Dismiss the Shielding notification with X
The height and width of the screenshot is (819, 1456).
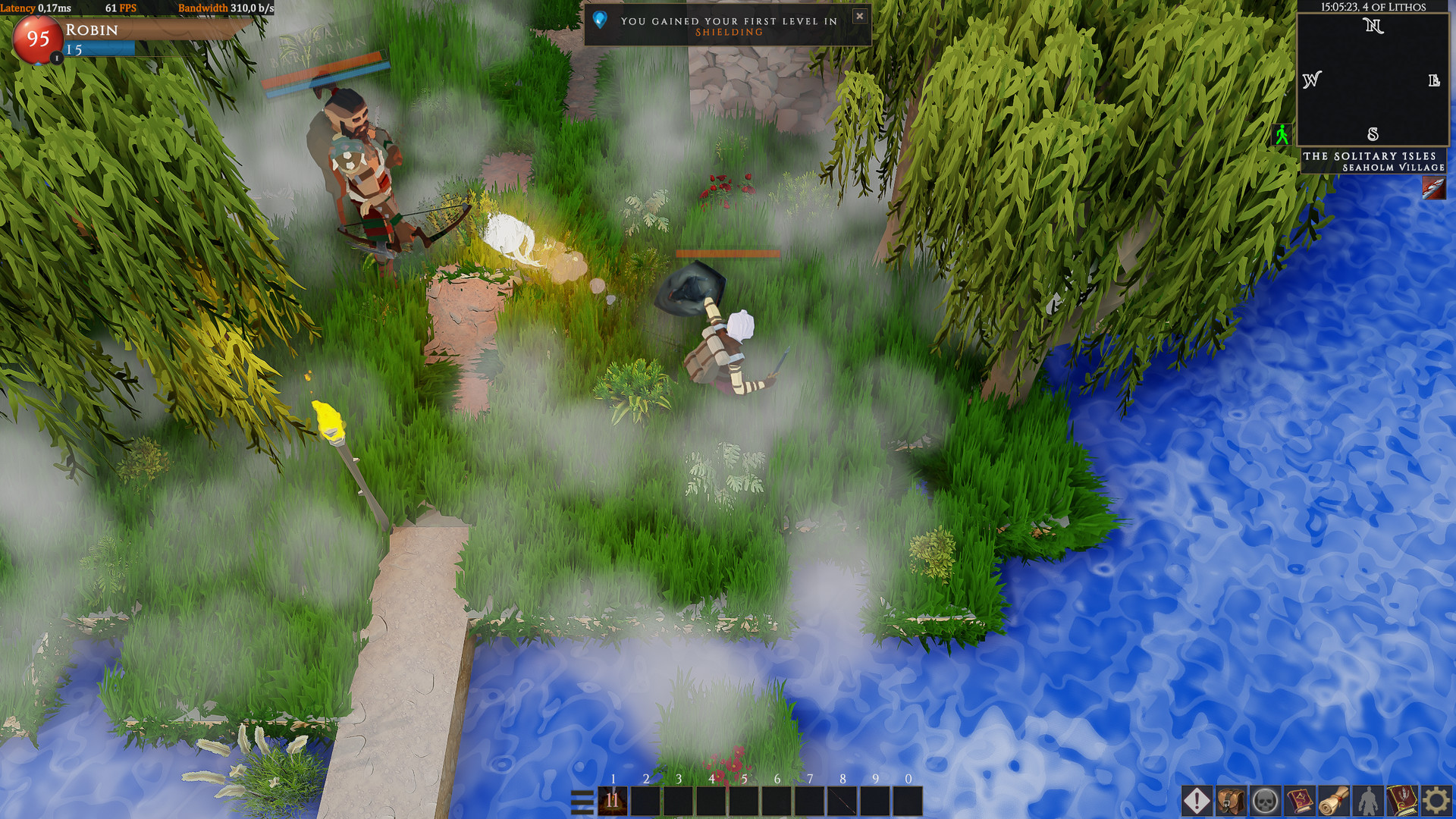coord(860,16)
